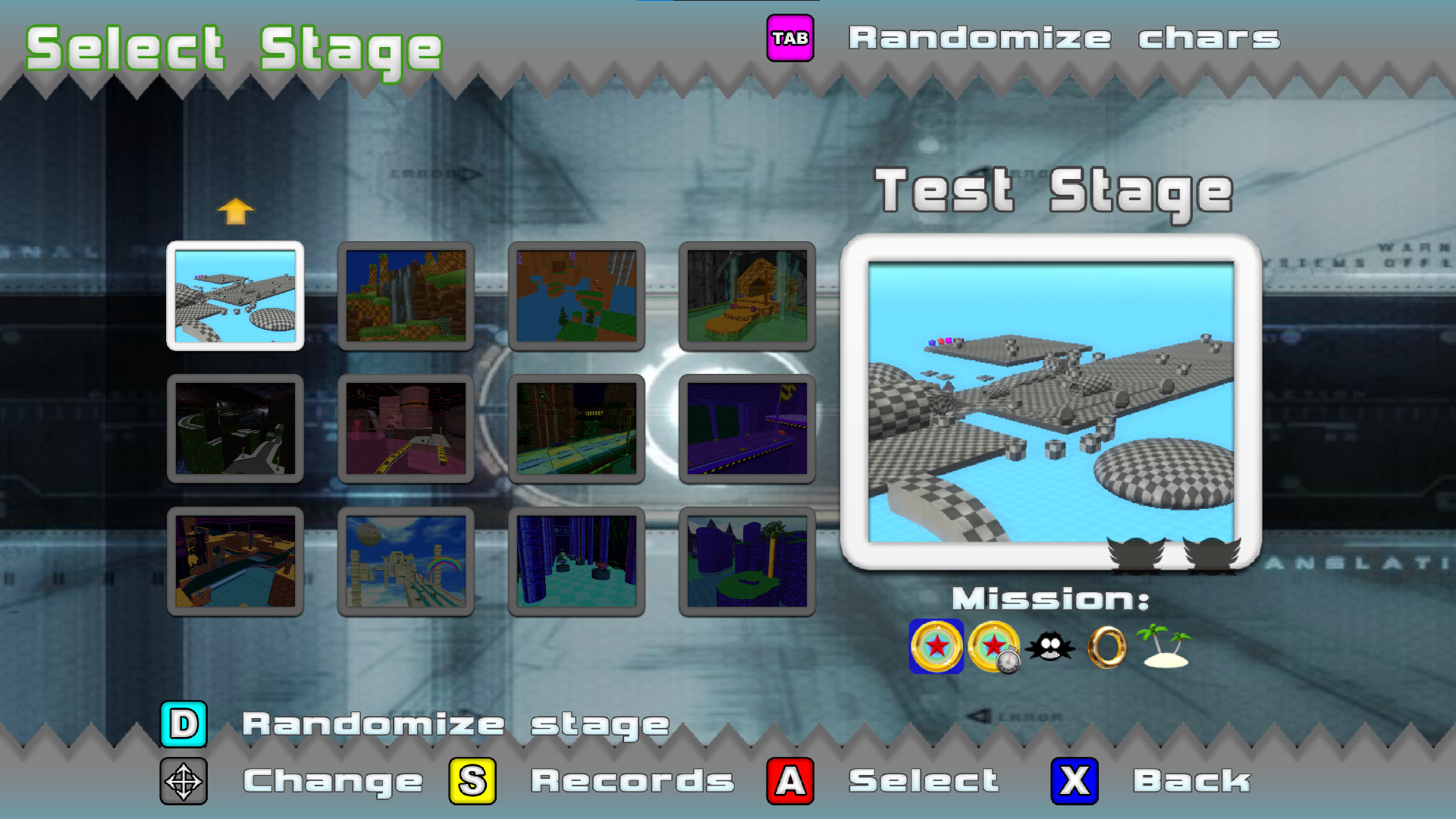
Task: Click the Records label
Action: 631,781
